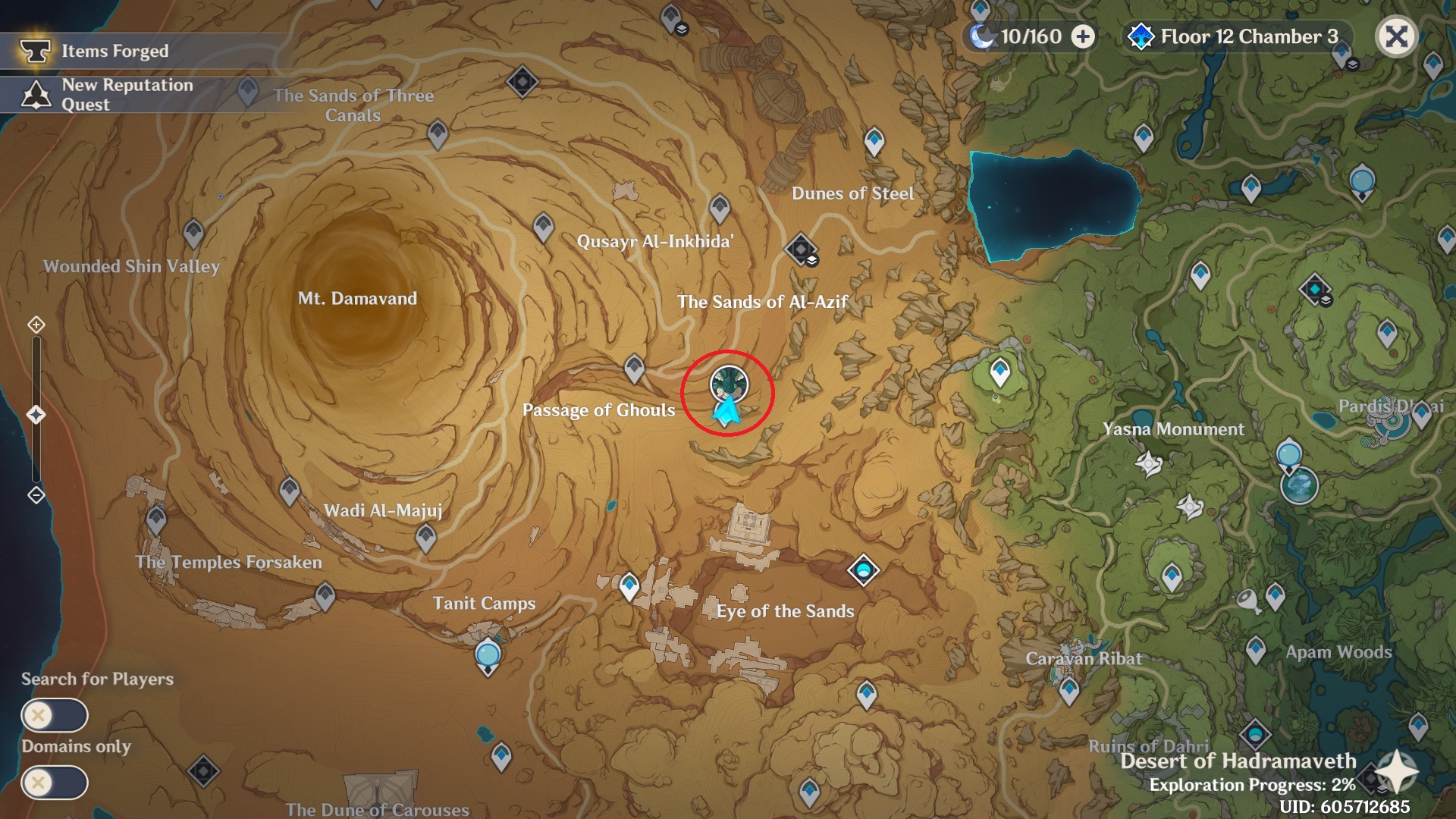Toggle the underground layers icon near Qusayr Al-Inkhida'

(x=811, y=259)
